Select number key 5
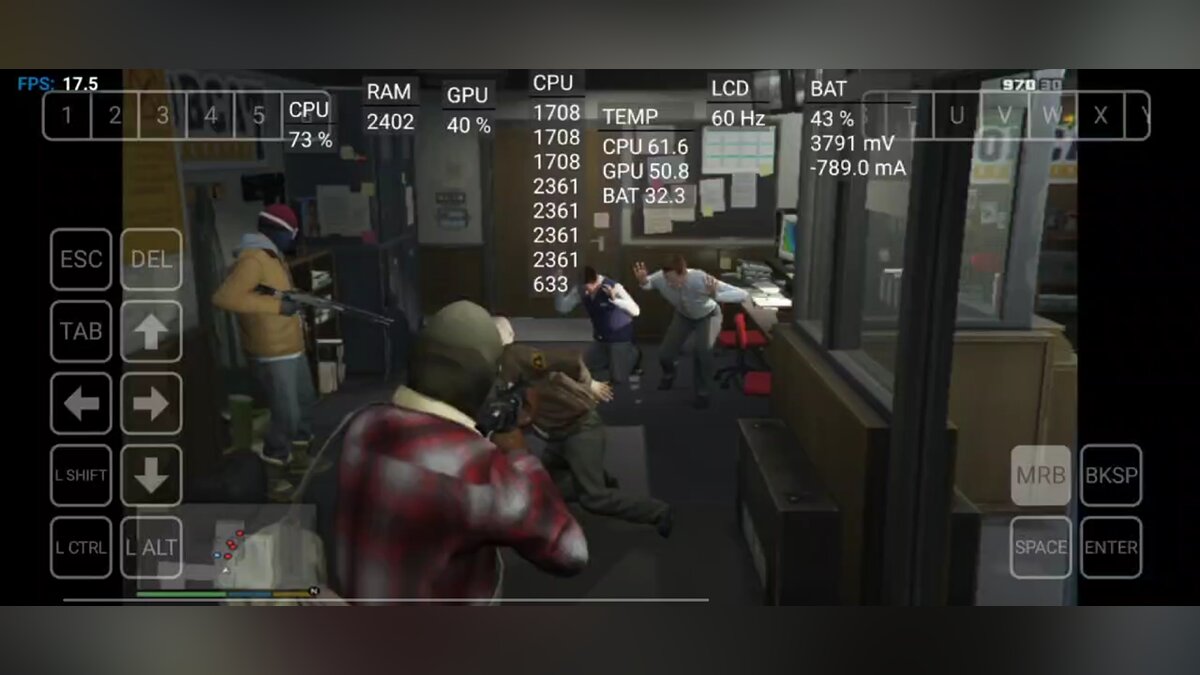 (258, 116)
